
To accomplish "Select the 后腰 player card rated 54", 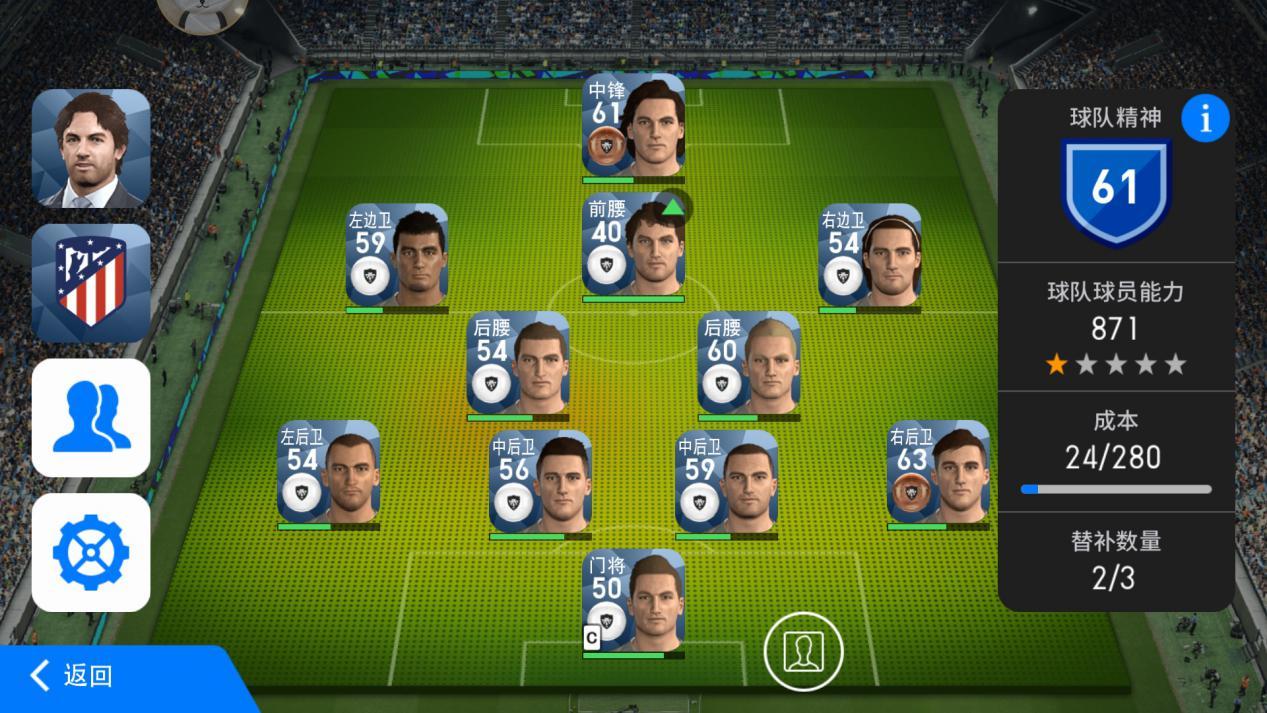I will 518,363.
